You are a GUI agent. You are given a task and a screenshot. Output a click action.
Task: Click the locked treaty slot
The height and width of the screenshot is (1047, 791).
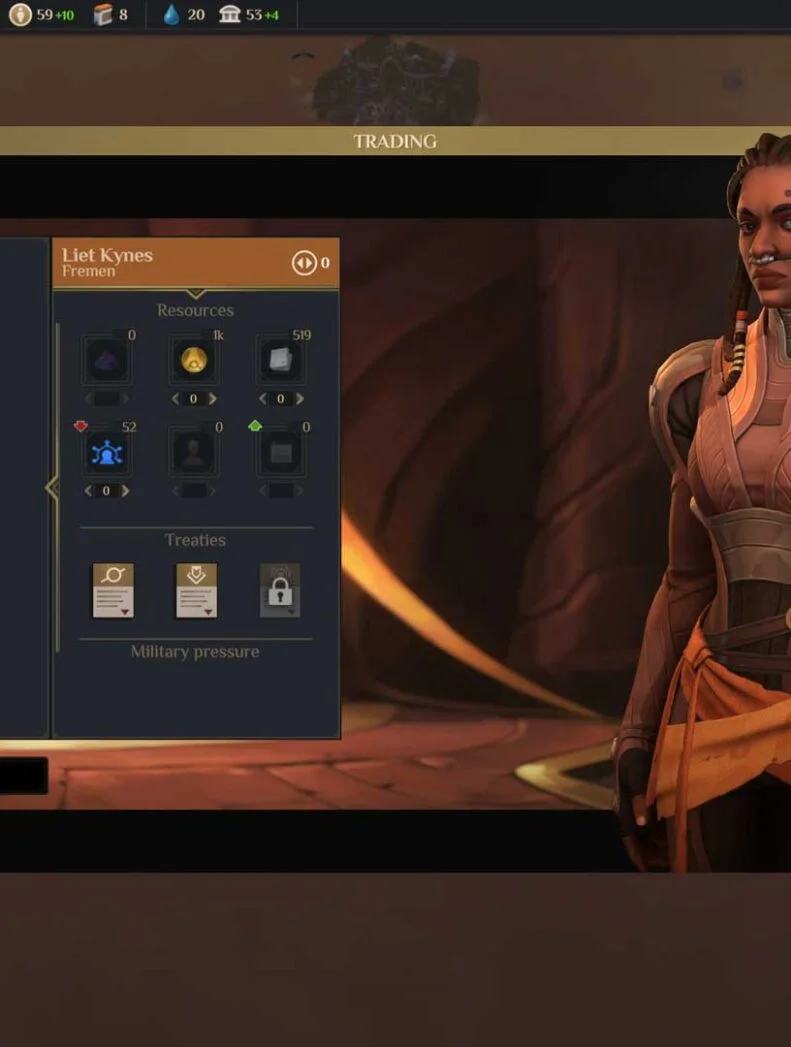coord(280,590)
